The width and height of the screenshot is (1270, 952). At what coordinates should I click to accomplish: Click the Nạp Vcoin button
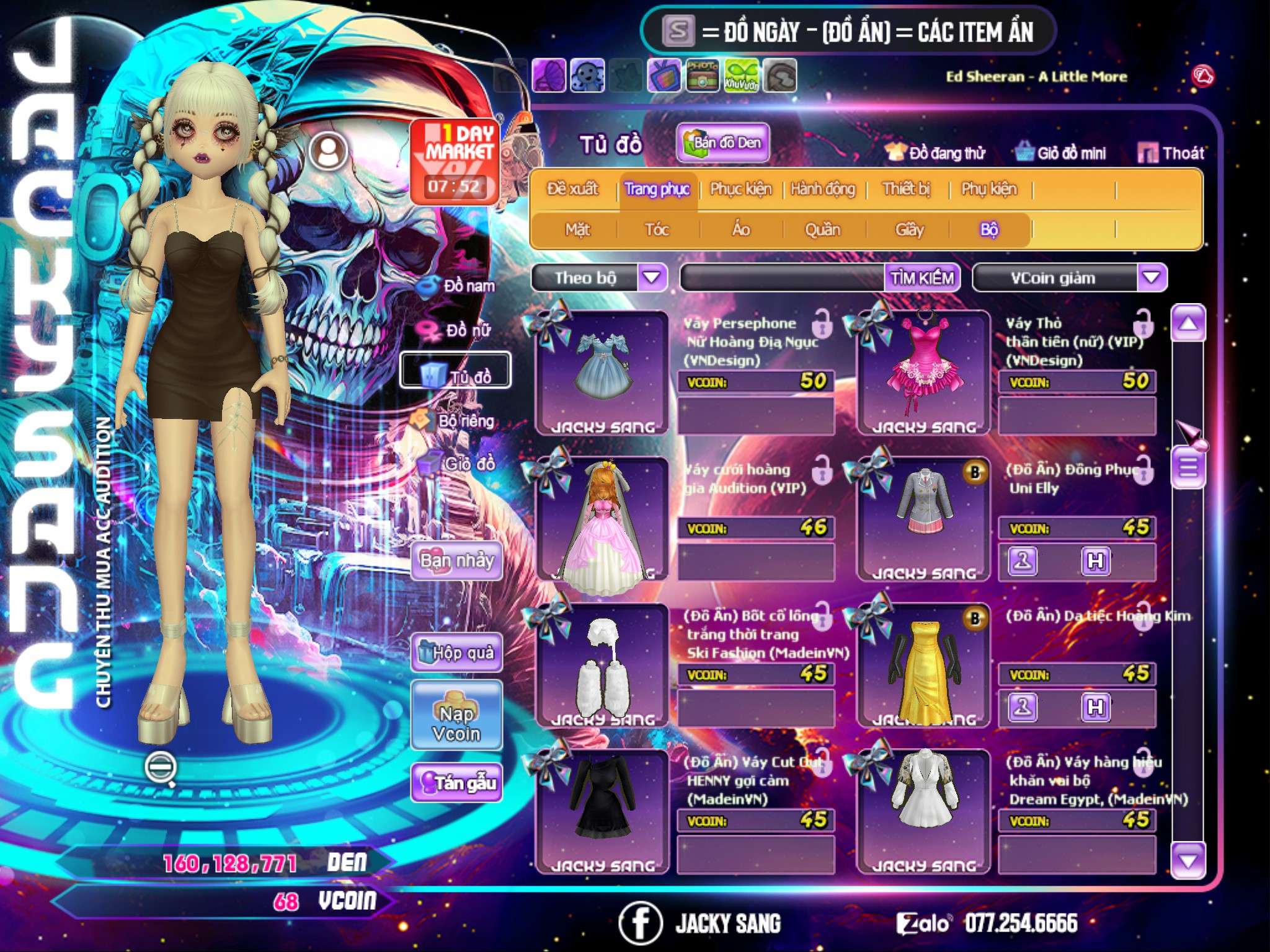pos(456,723)
